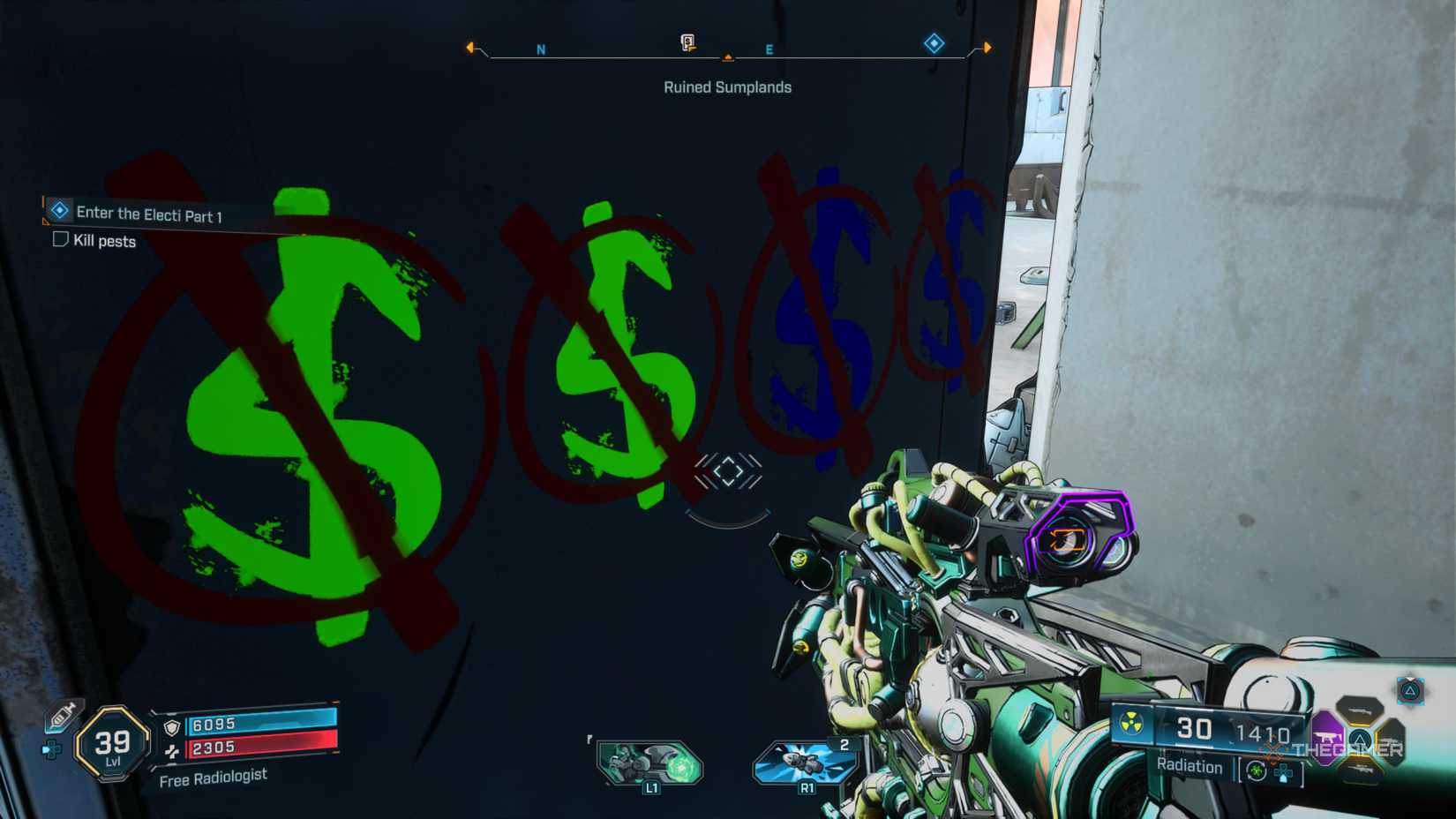Select the shield icon beside the 6095 value
Viewport: 1456px width, 819px height.
172,726
